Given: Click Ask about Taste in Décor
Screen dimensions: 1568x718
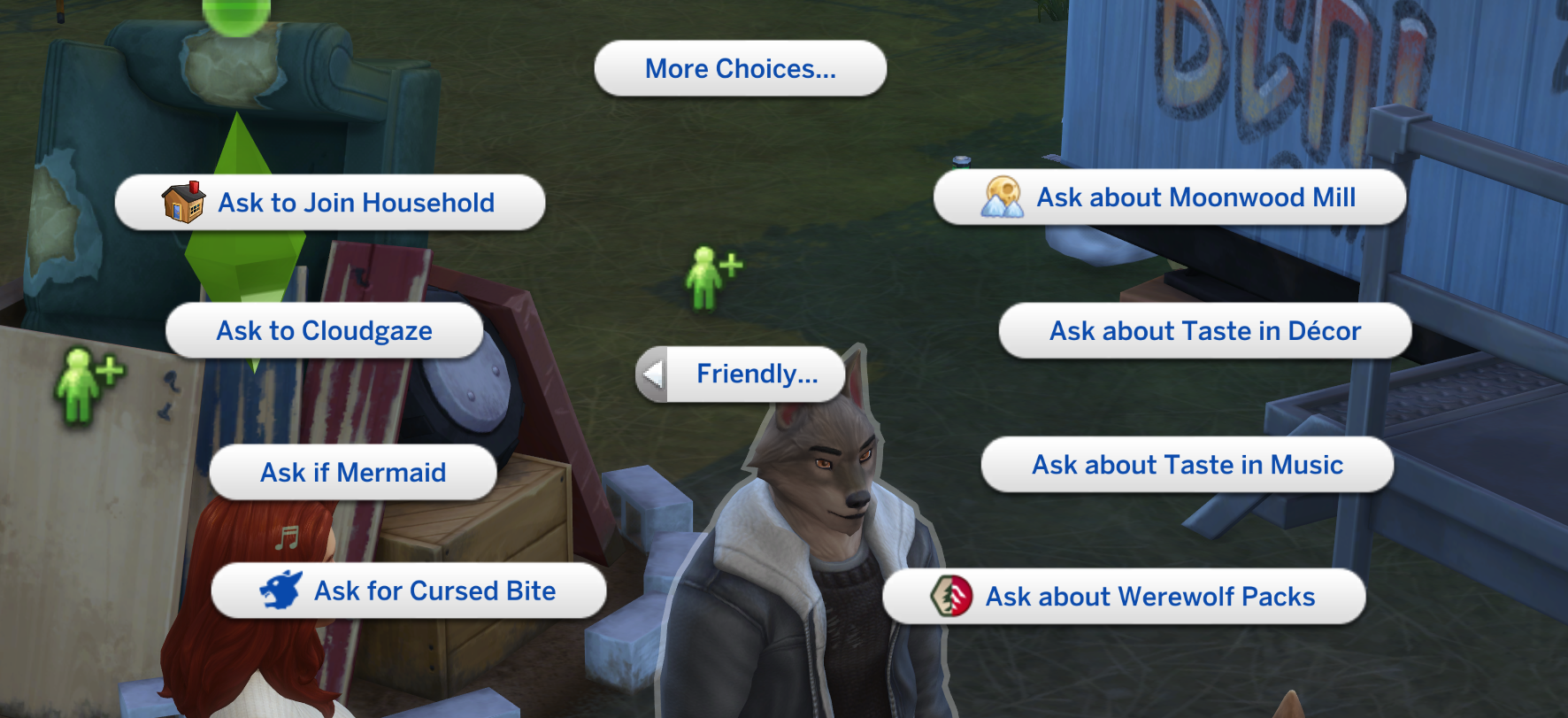Looking at the screenshot, I should 1205,330.
